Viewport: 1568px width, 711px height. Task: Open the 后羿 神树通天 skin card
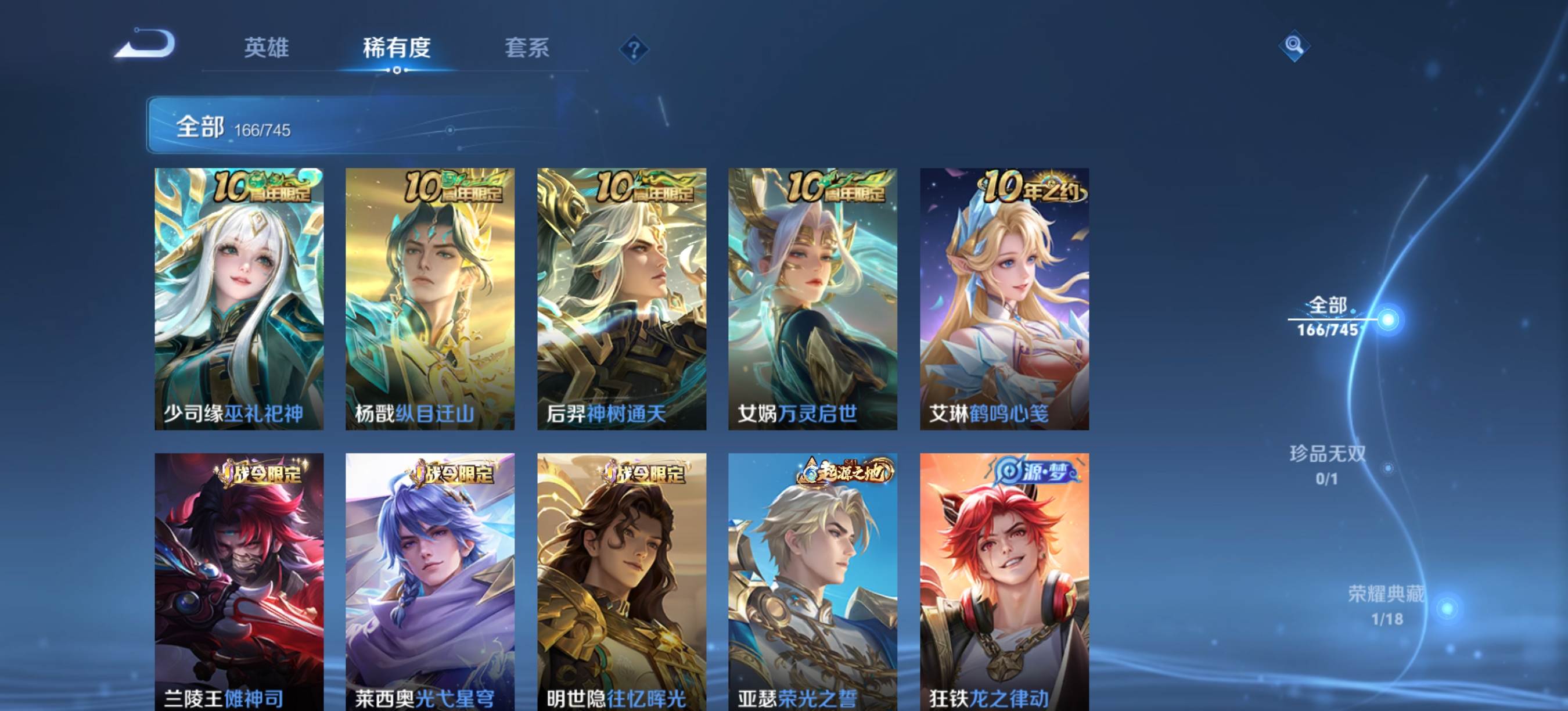pyautogui.click(x=621, y=298)
